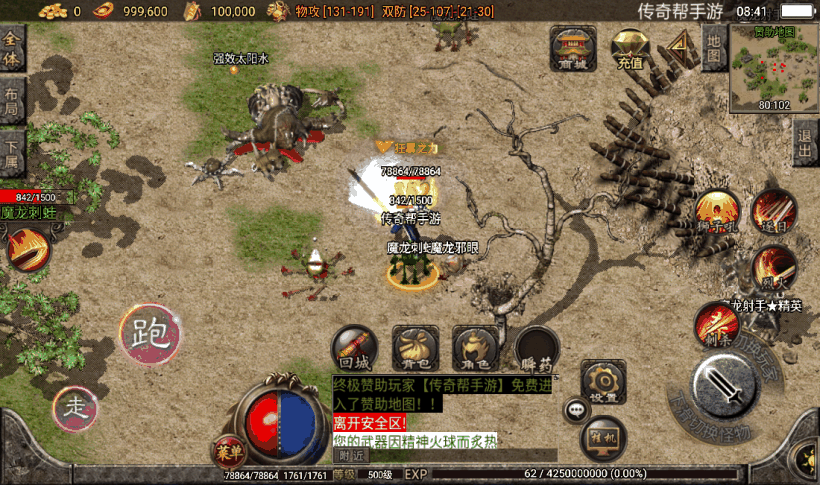The width and height of the screenshot is (820, 485).
Task: Select the 全体 tab
Action: [12, 47]
